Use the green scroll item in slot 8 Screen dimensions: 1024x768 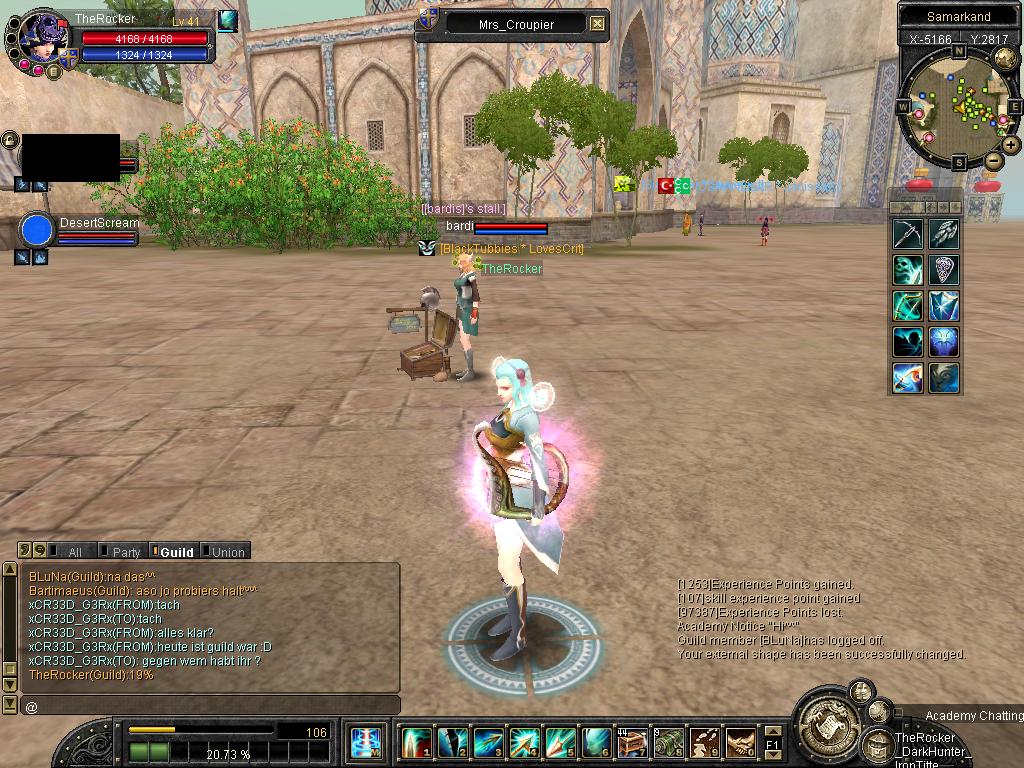668,743
